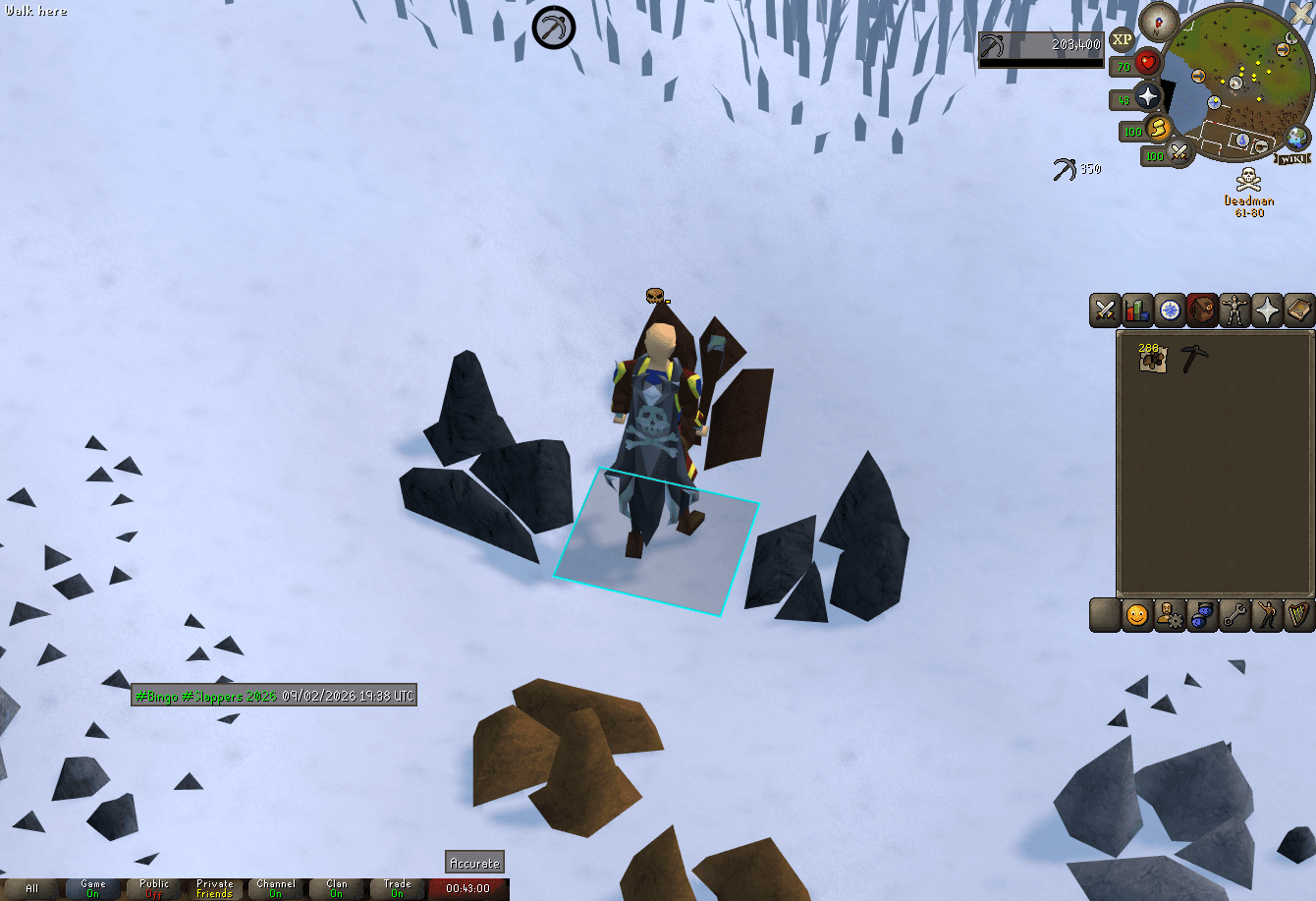Open the Emotes tab

tap(1267, 614)
